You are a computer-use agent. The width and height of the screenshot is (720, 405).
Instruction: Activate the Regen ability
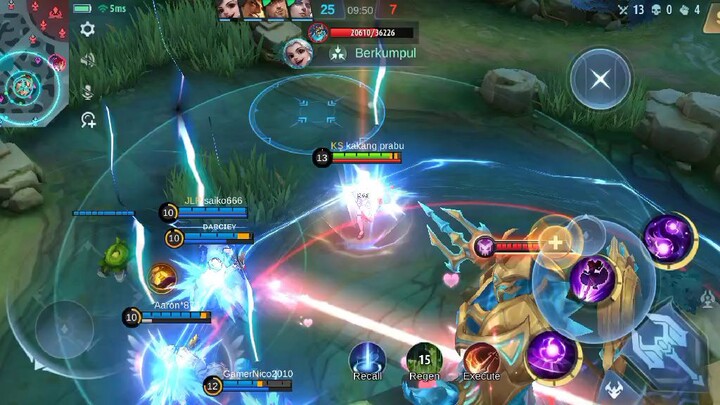tap(423, 359)
